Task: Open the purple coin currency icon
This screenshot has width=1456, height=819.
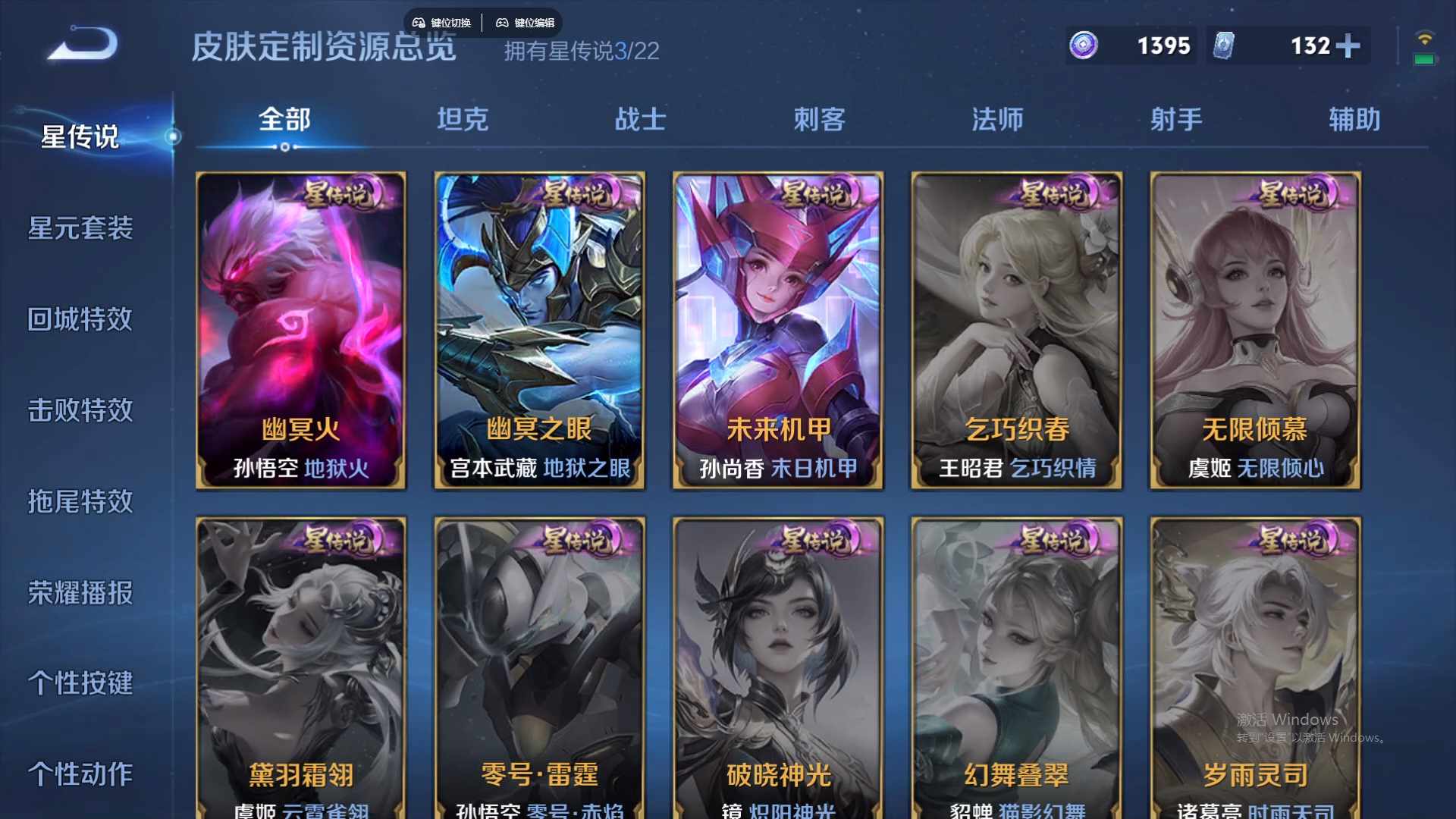Action: [x=1083, y=46]
